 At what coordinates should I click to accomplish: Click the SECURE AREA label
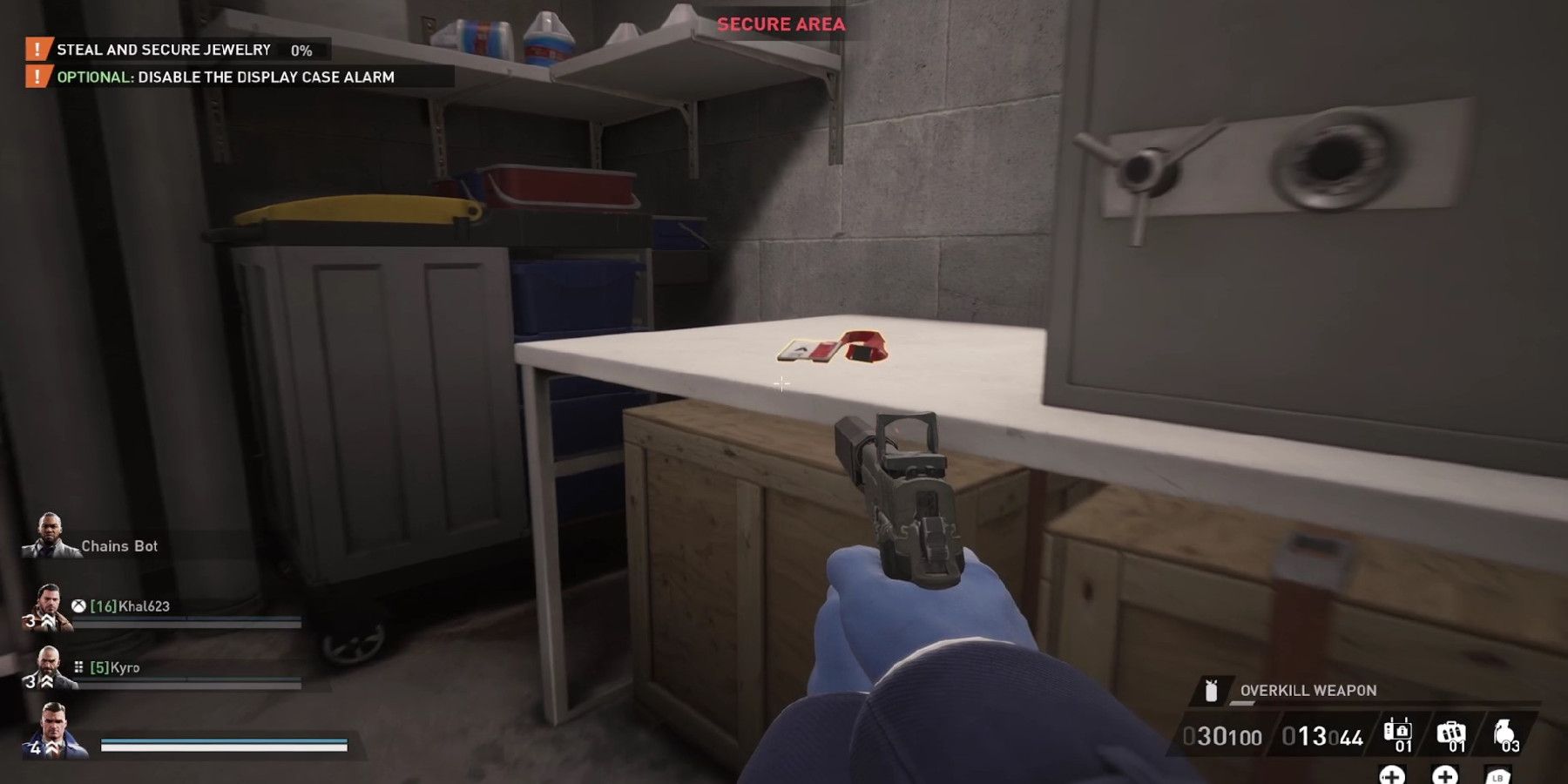pyautogui.click(x=781, y=24)
